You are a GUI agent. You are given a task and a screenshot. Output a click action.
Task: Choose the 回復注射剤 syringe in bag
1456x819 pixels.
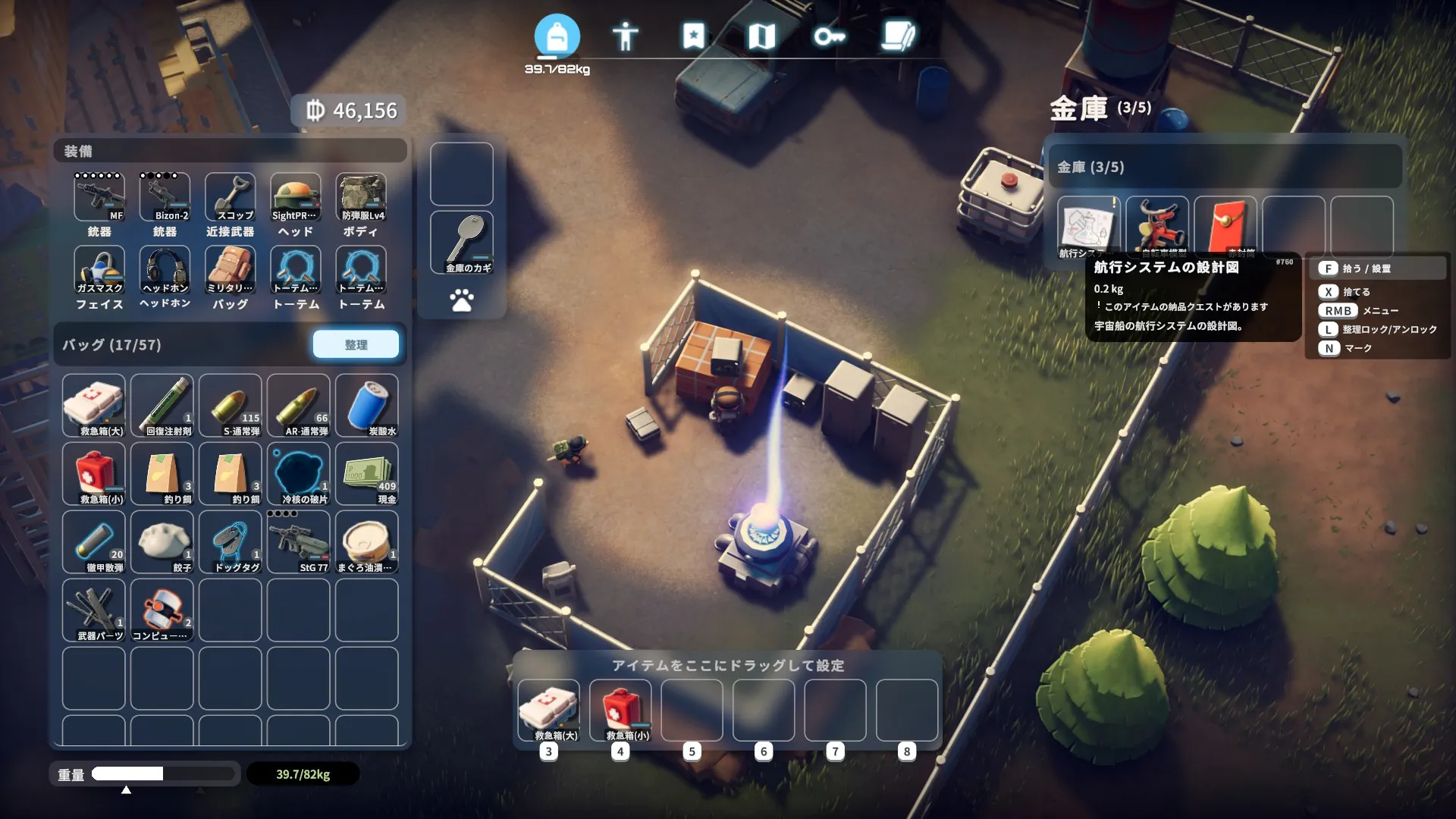coord(162,405)
